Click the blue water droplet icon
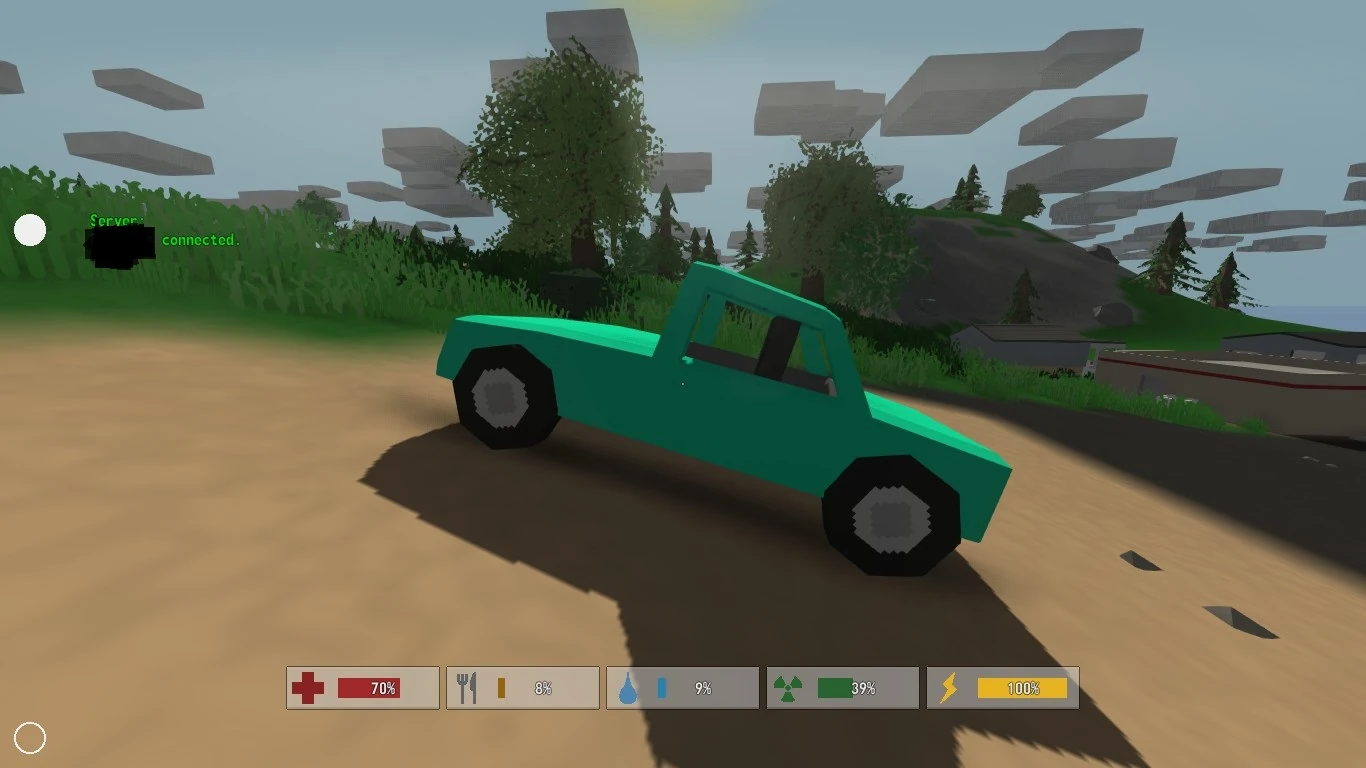 point(630,687)
